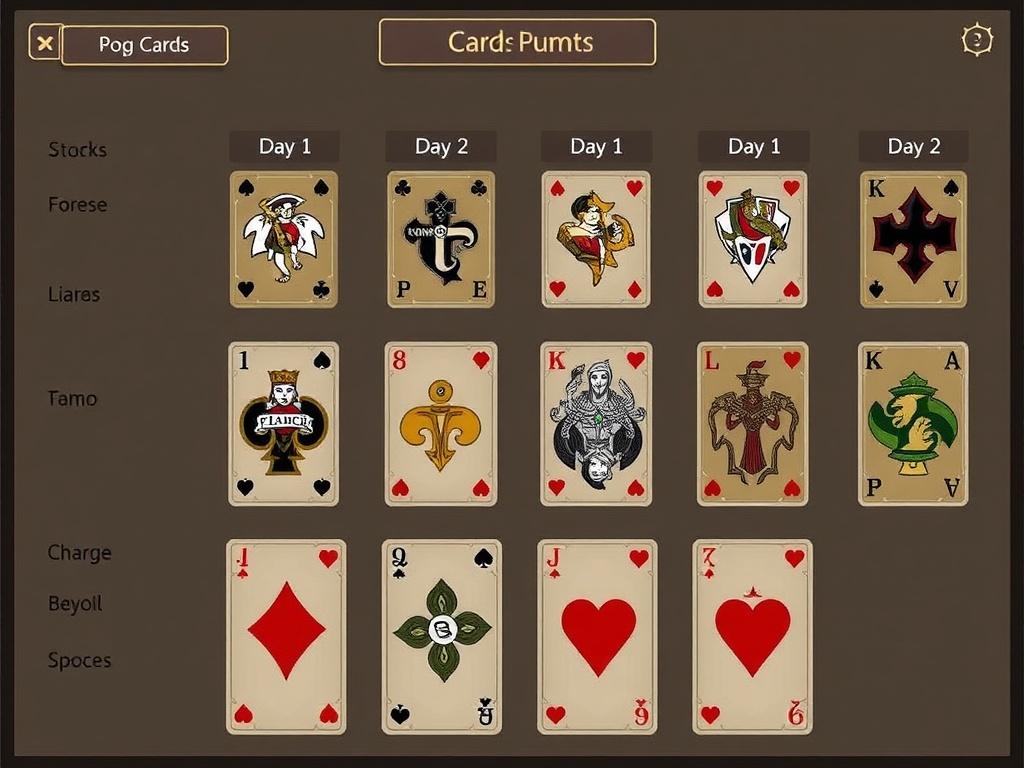Select the dark red cross K card
The image size is (1024, 768).
(913, 239)
